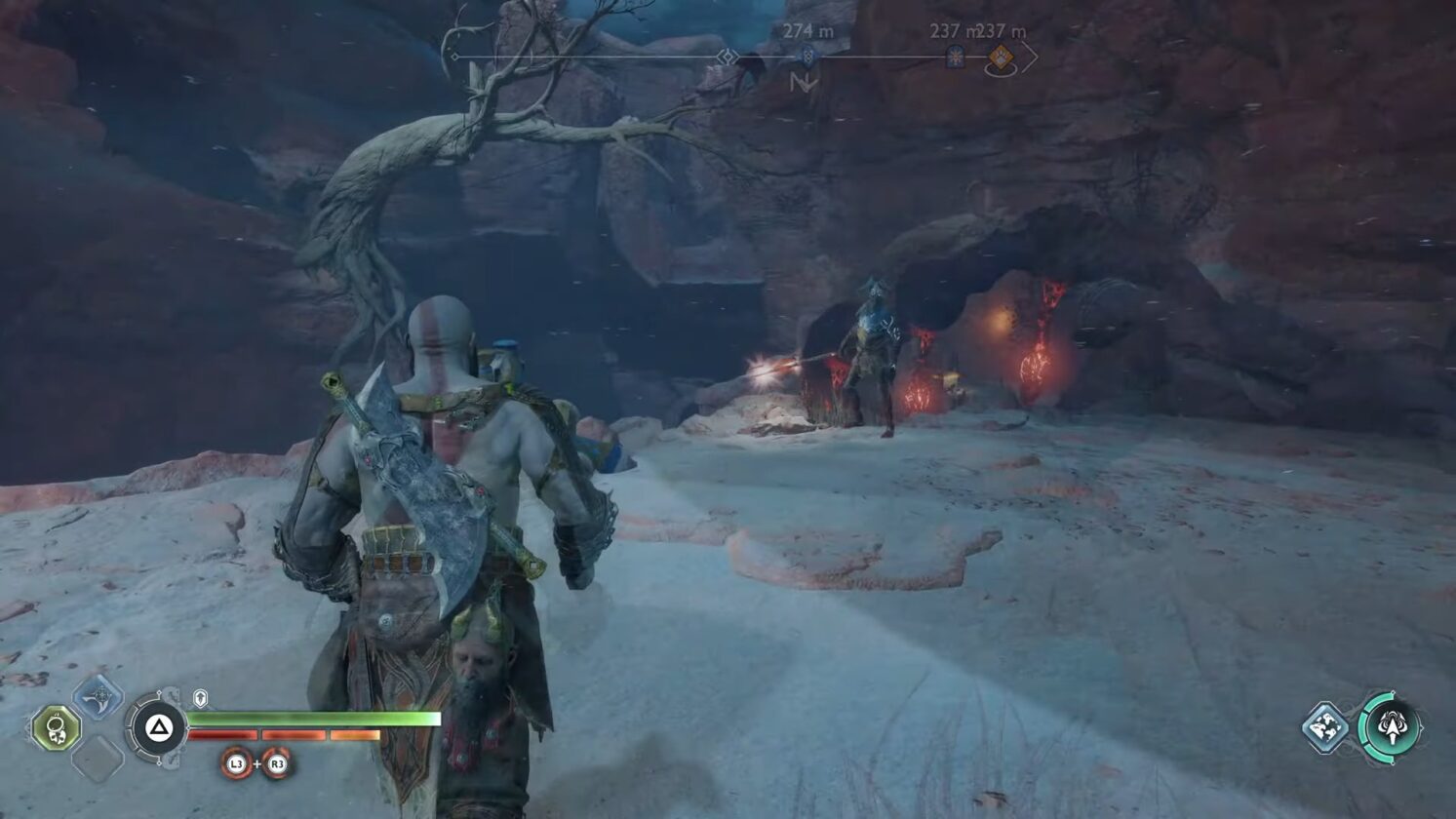Click the blue arched compass marker
The height and width of the screenshot is (819, 1456).
click(956, 58)
